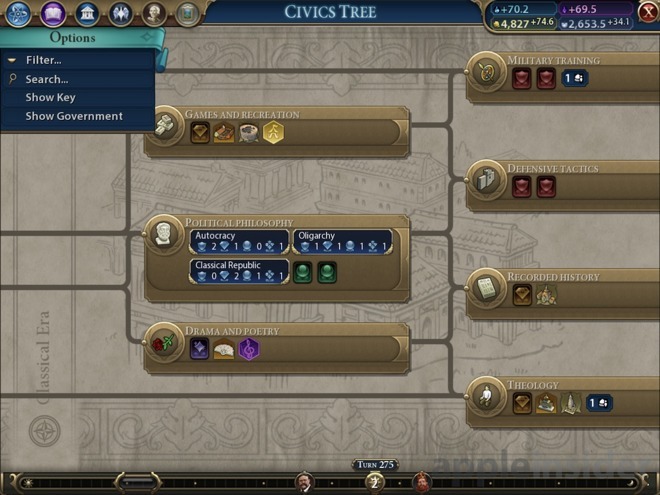Click the Autocracy government card

(238, 241)
